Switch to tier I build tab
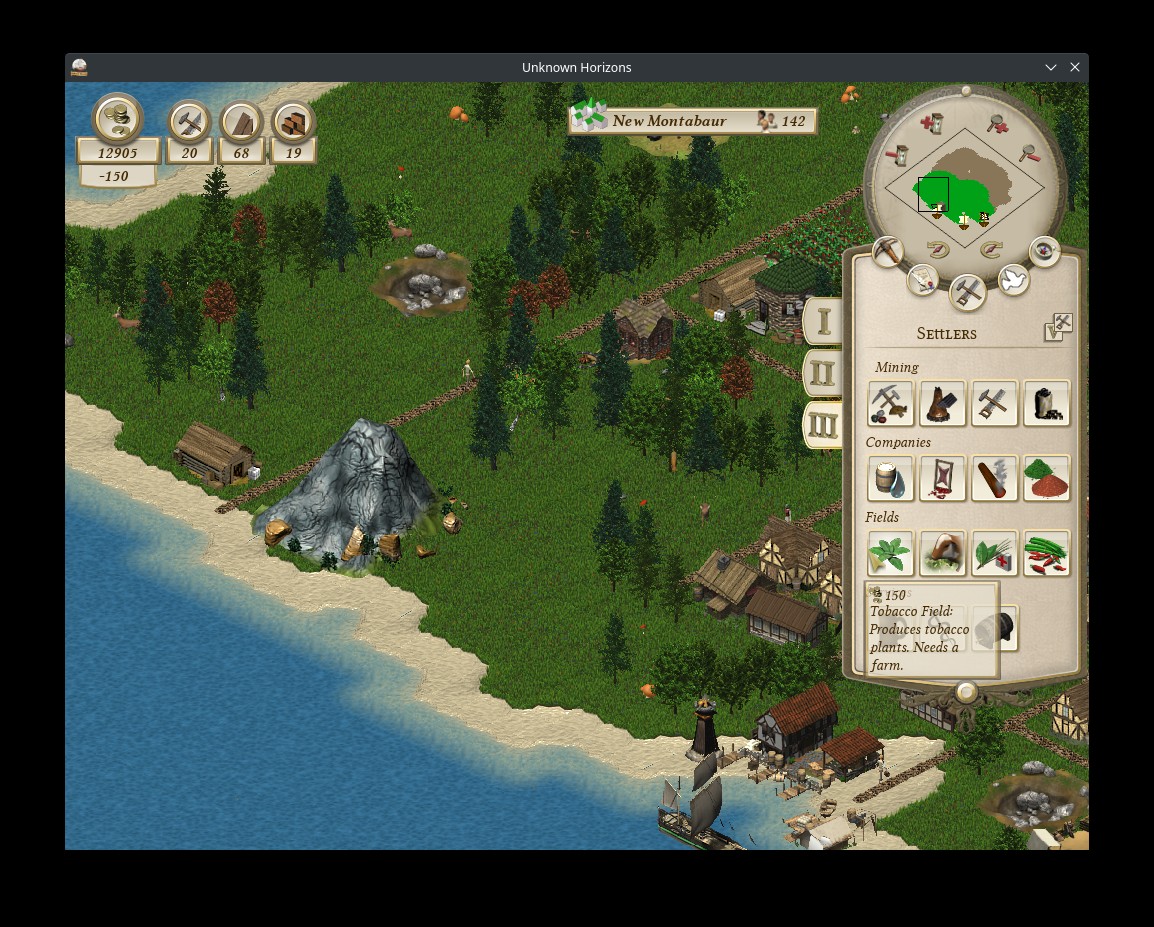 (824, 321)
